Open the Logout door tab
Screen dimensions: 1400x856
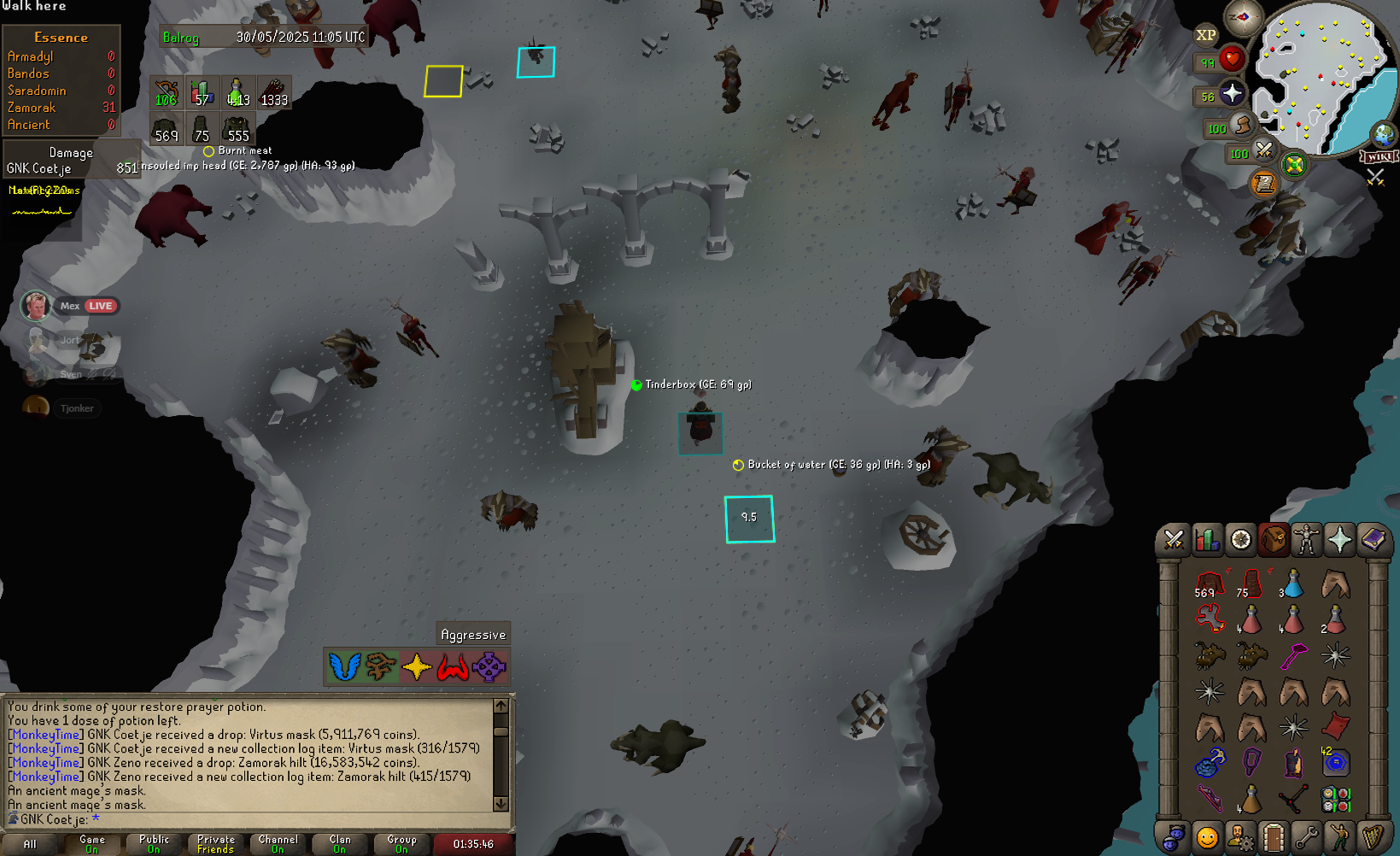coord(1273,837)
